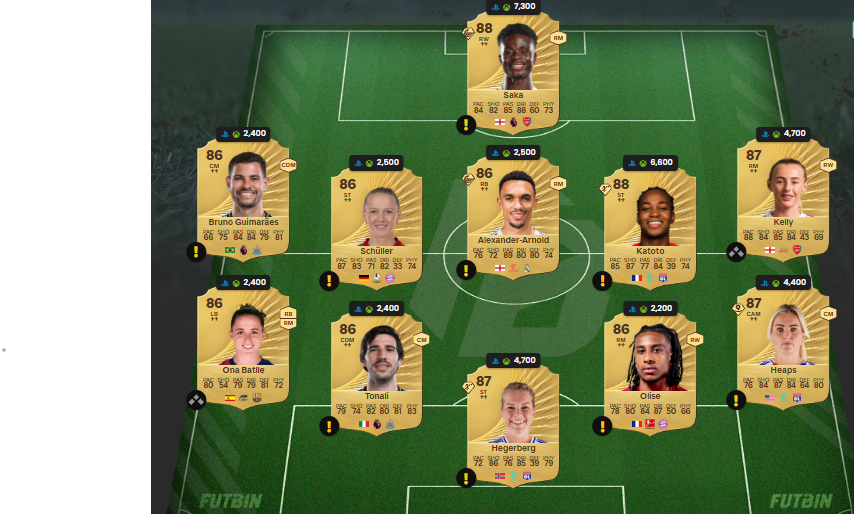Click the warning icon beside Heaps
The width and height of the screenshot is (854, 514).
736,400
